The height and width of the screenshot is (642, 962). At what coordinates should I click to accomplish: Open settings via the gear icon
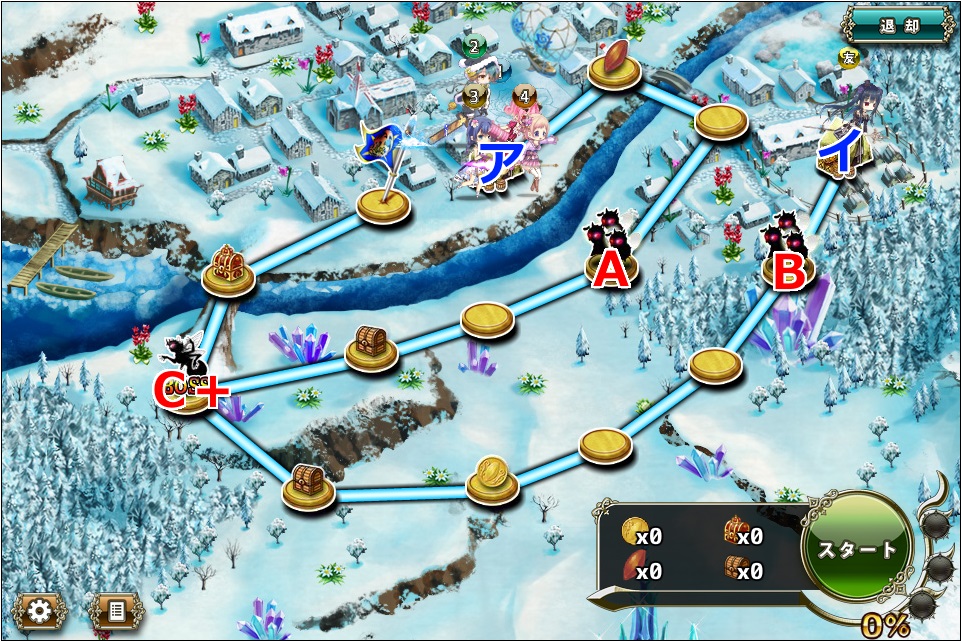40,609
